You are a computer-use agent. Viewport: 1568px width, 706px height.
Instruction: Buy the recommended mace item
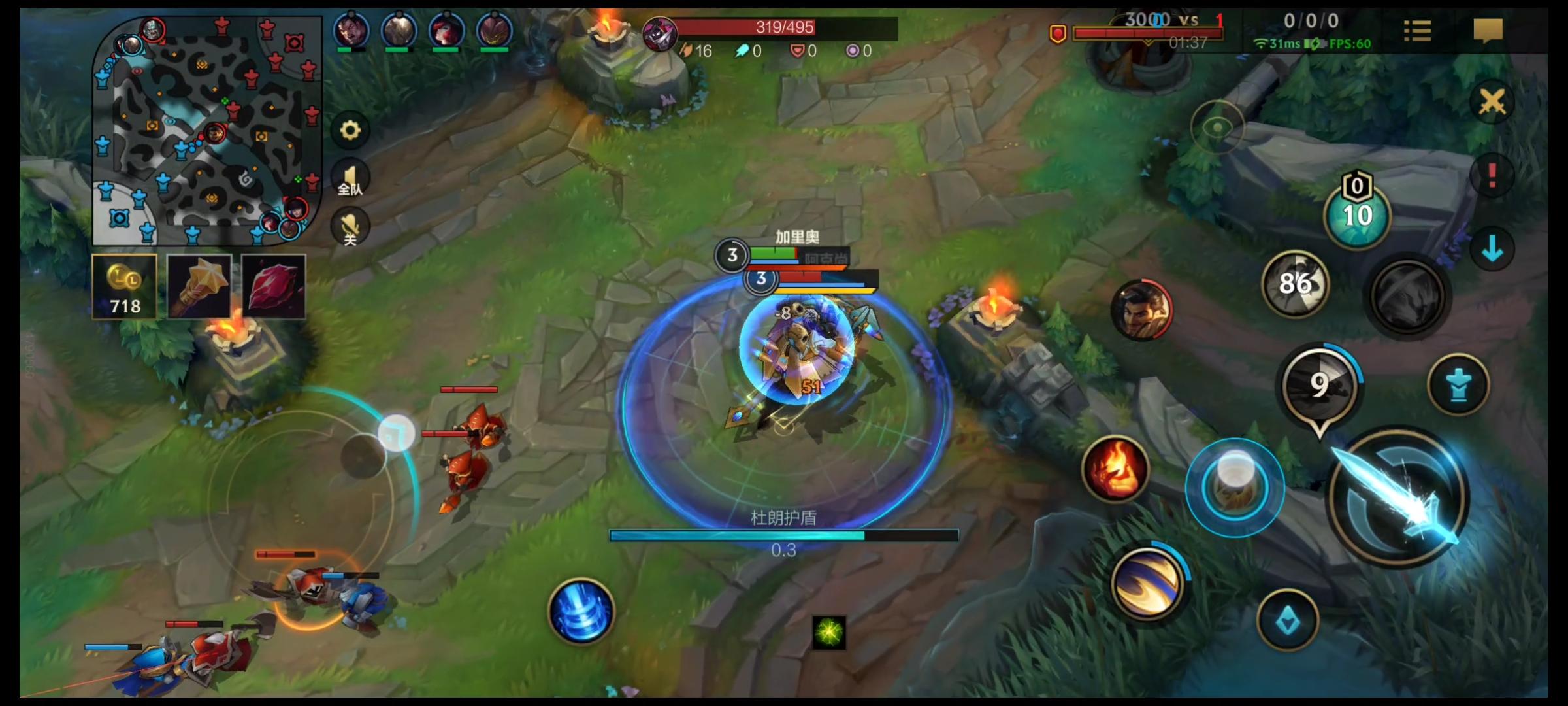coord(199,286)
